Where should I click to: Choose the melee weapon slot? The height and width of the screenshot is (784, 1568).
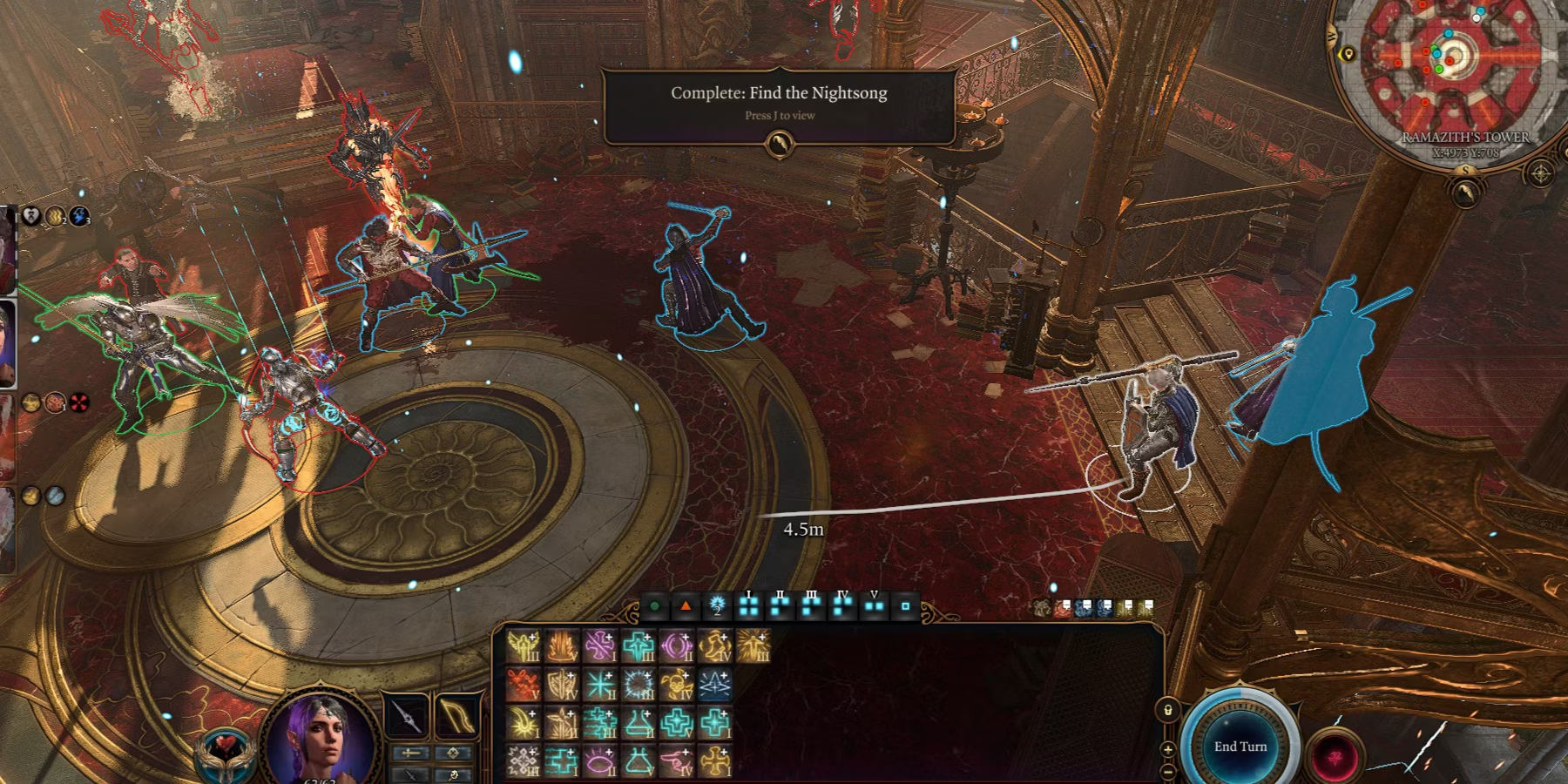(407, 716)
